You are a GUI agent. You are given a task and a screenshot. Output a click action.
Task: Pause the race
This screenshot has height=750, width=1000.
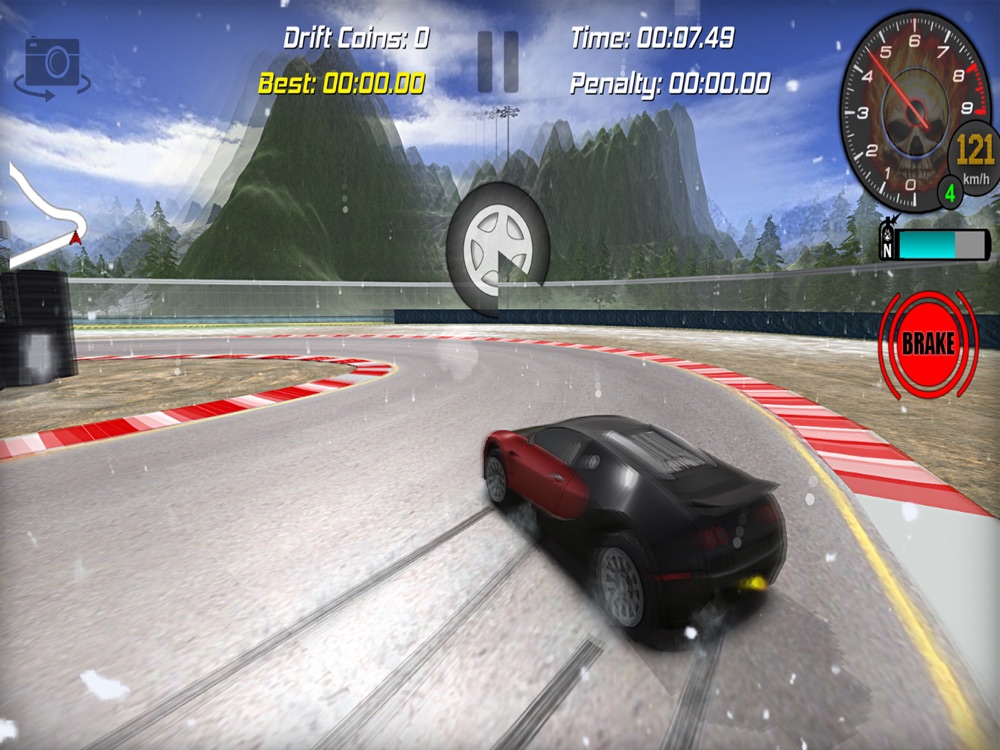[x=497, y=62]
